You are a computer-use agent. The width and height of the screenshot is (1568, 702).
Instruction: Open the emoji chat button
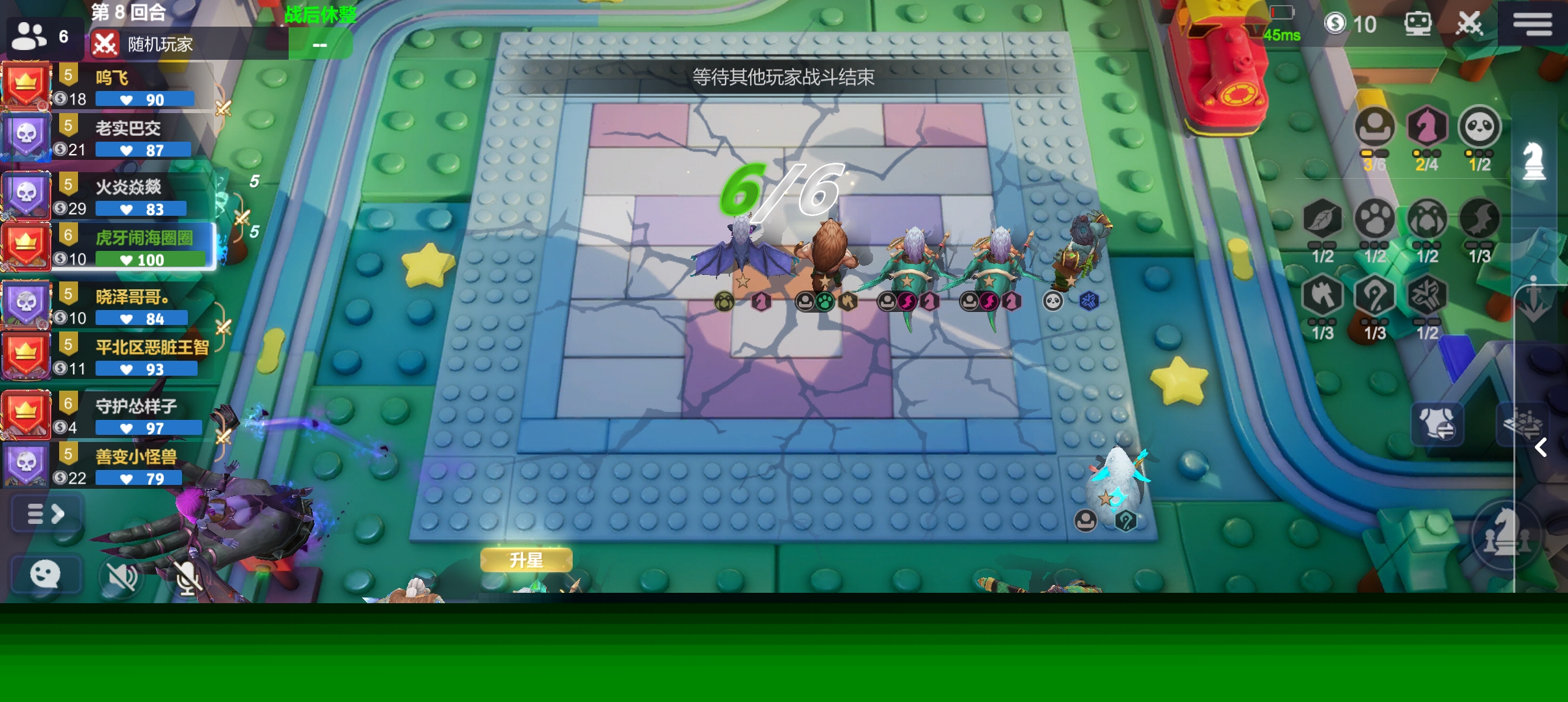(46, 574)
